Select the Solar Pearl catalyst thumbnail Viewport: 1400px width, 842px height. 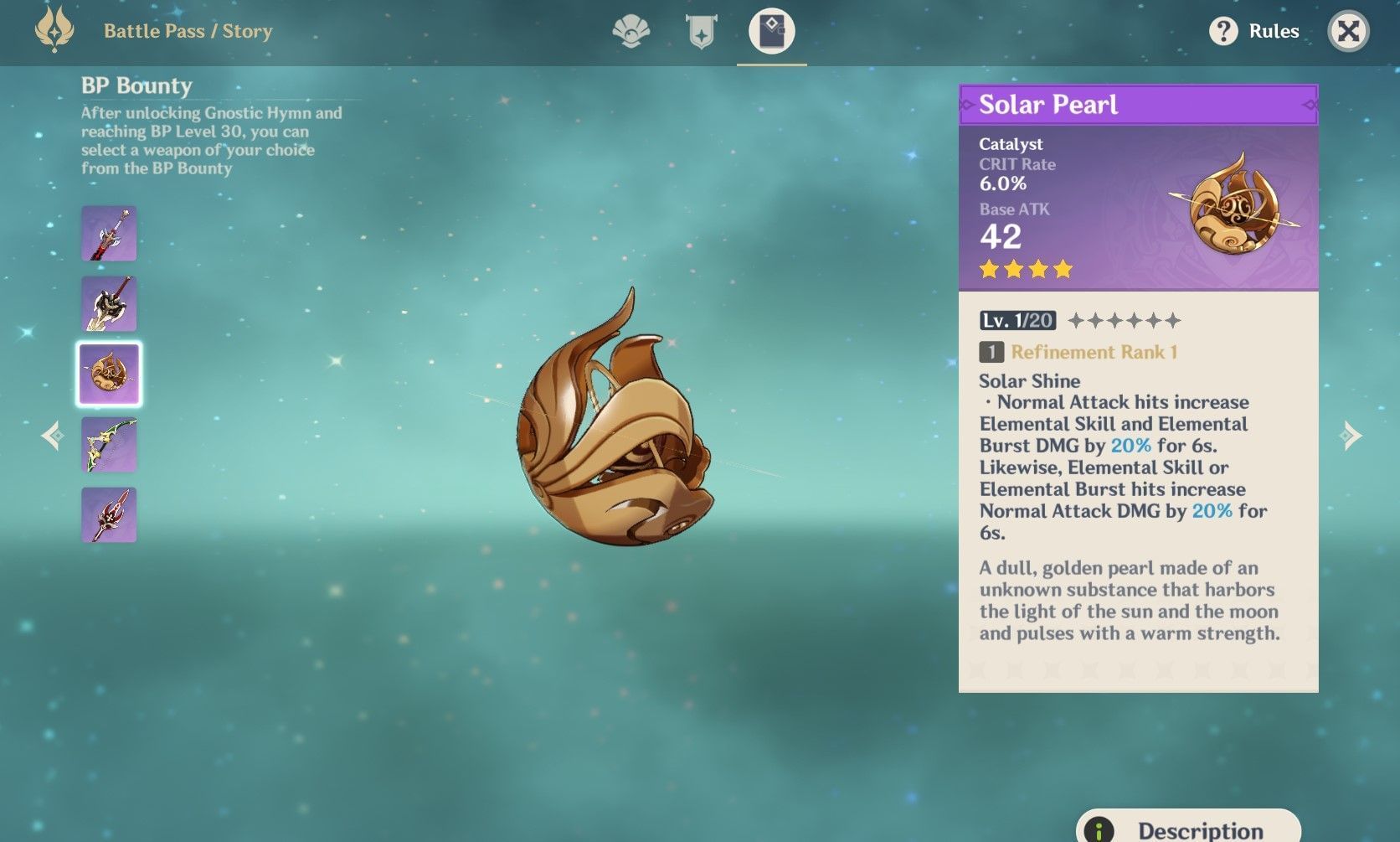pyautogui.click(x=109, y=374)
